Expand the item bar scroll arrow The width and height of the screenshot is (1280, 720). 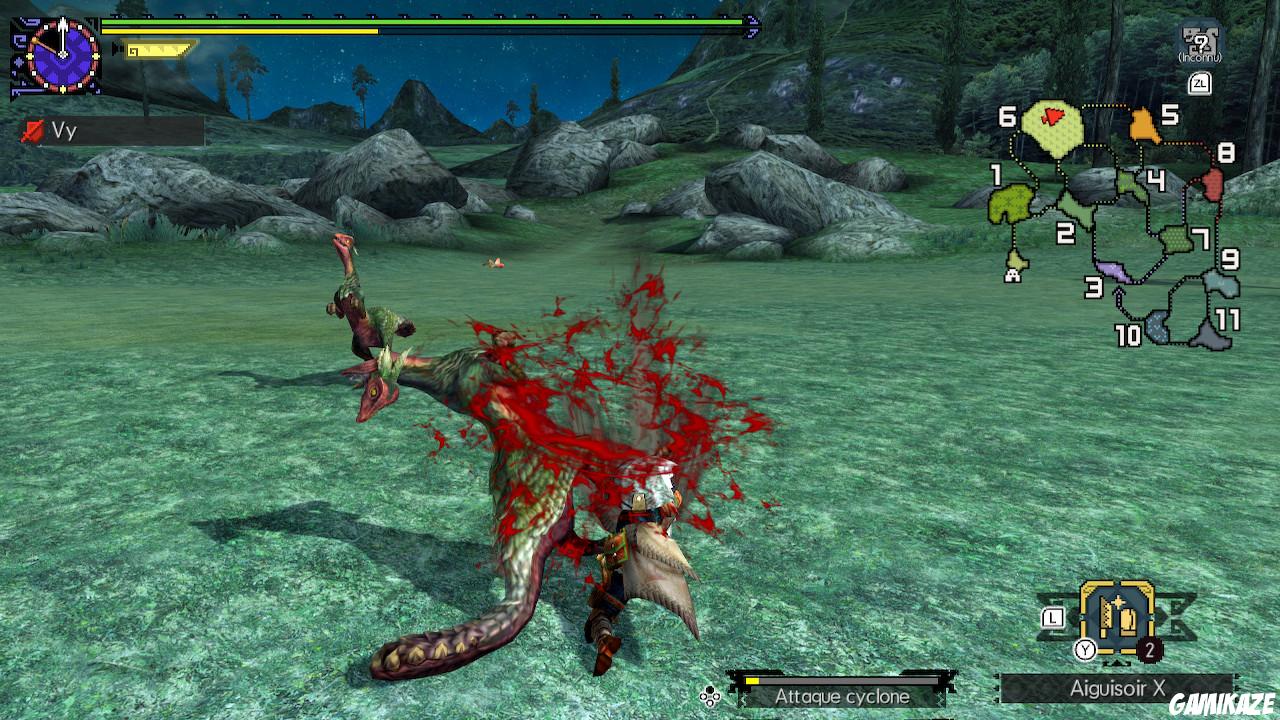point(1116,663)
